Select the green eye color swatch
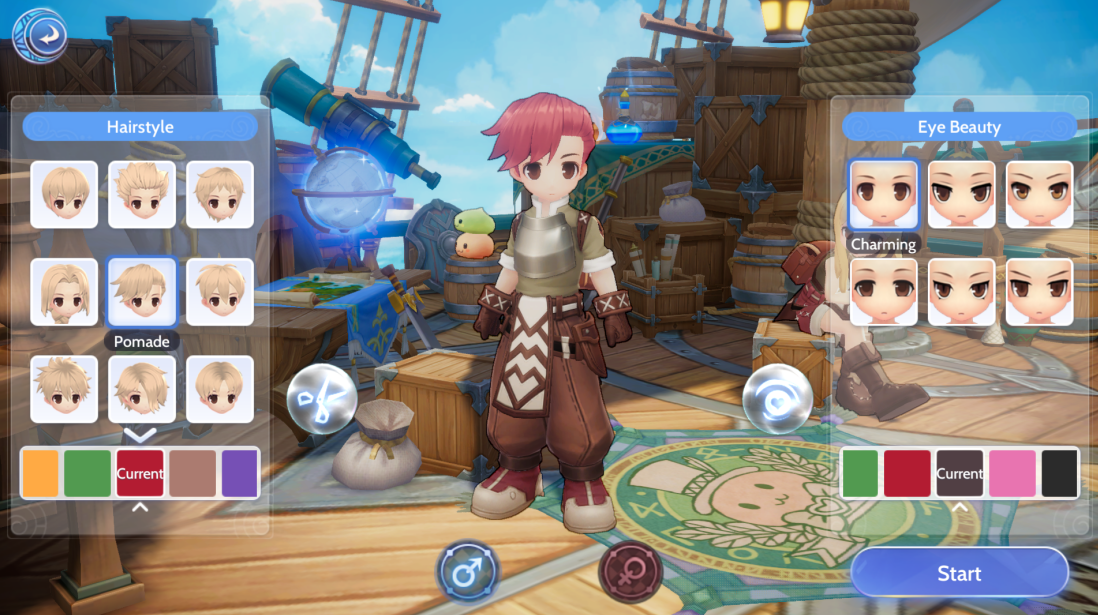Screen dimensions: 1098x615 point(859,473)
